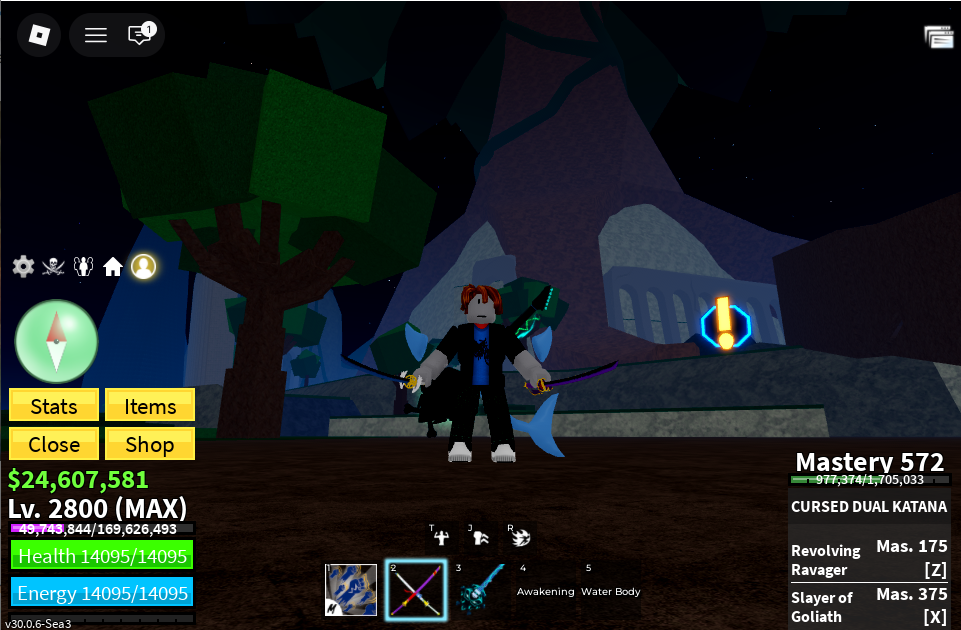Open the Roblox logo menu
The width and height of the screenshot is (961, 630).
(x=38, y=36)
